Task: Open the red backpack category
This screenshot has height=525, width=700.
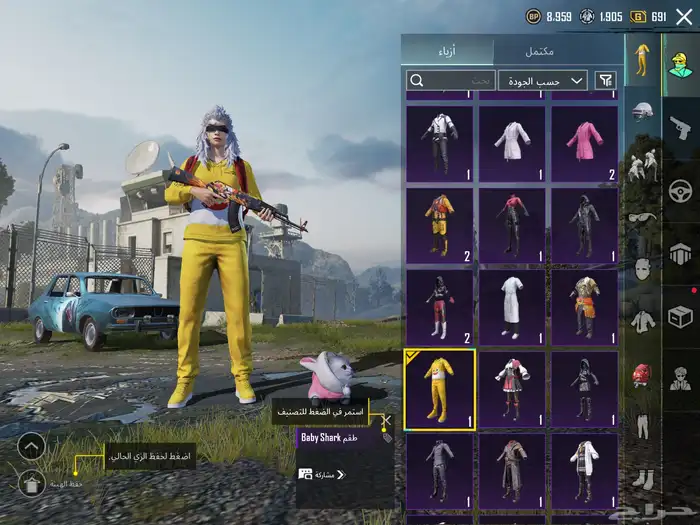Action: (641, 375)
